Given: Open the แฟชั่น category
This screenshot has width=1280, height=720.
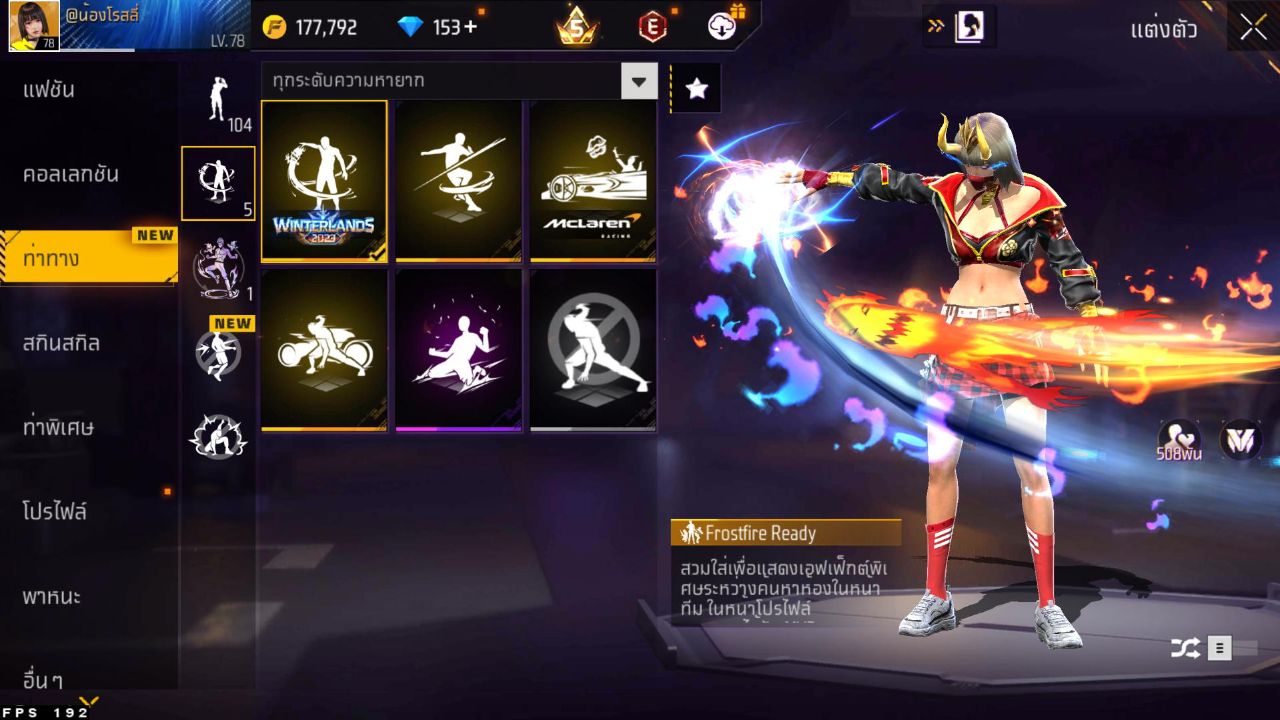Looking at the screenshot, I should click(50, 90).
